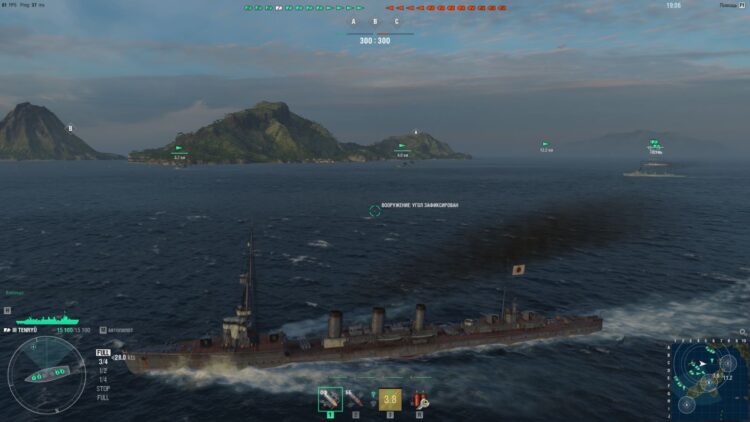The image size is (750, 422).
Task: Set engine telegraph to 1/2 speed
Action: (x=102, y=370)
